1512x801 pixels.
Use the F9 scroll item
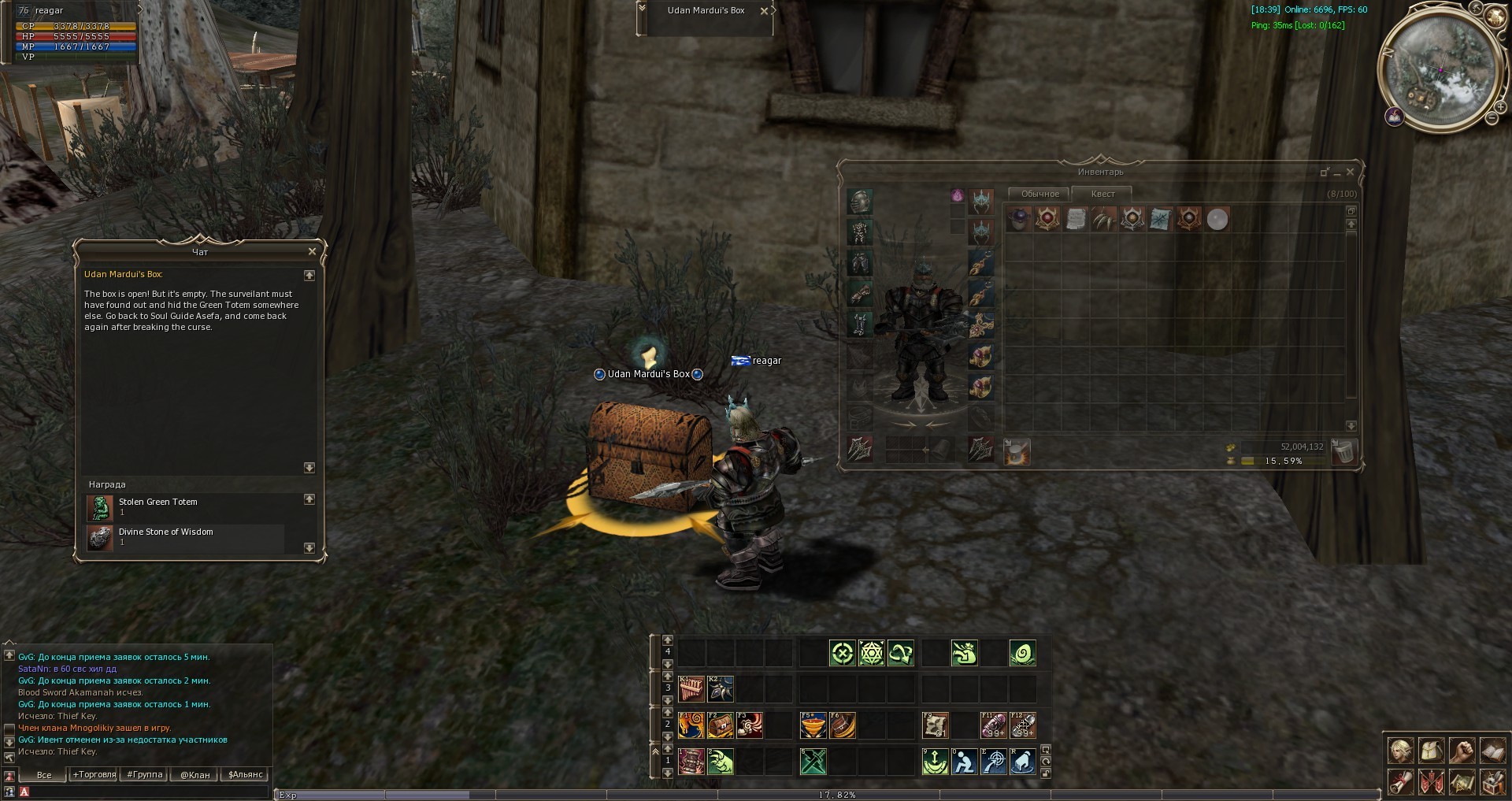(x=935, y=725)
